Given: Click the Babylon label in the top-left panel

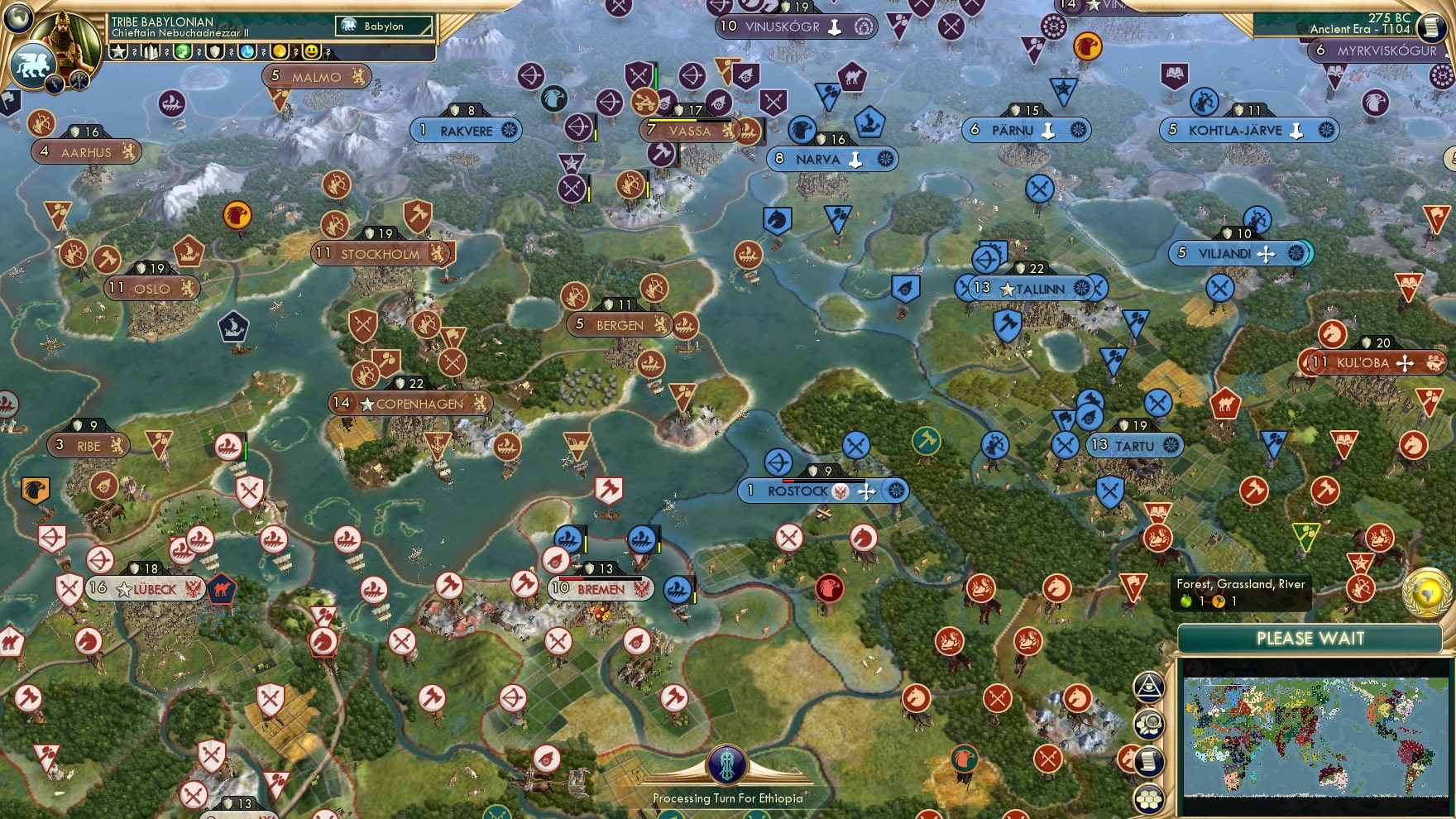Looking at the screenshot, I should [x=384, y=26].
